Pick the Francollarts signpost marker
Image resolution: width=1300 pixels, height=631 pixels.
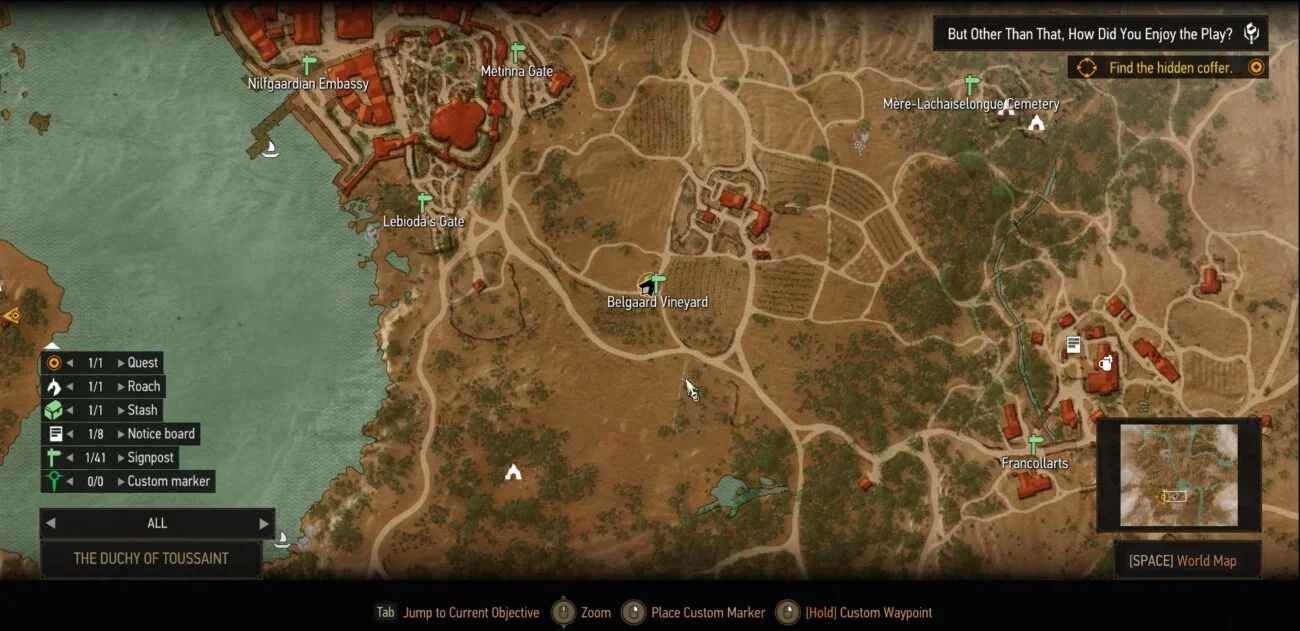pos(1035,443)
